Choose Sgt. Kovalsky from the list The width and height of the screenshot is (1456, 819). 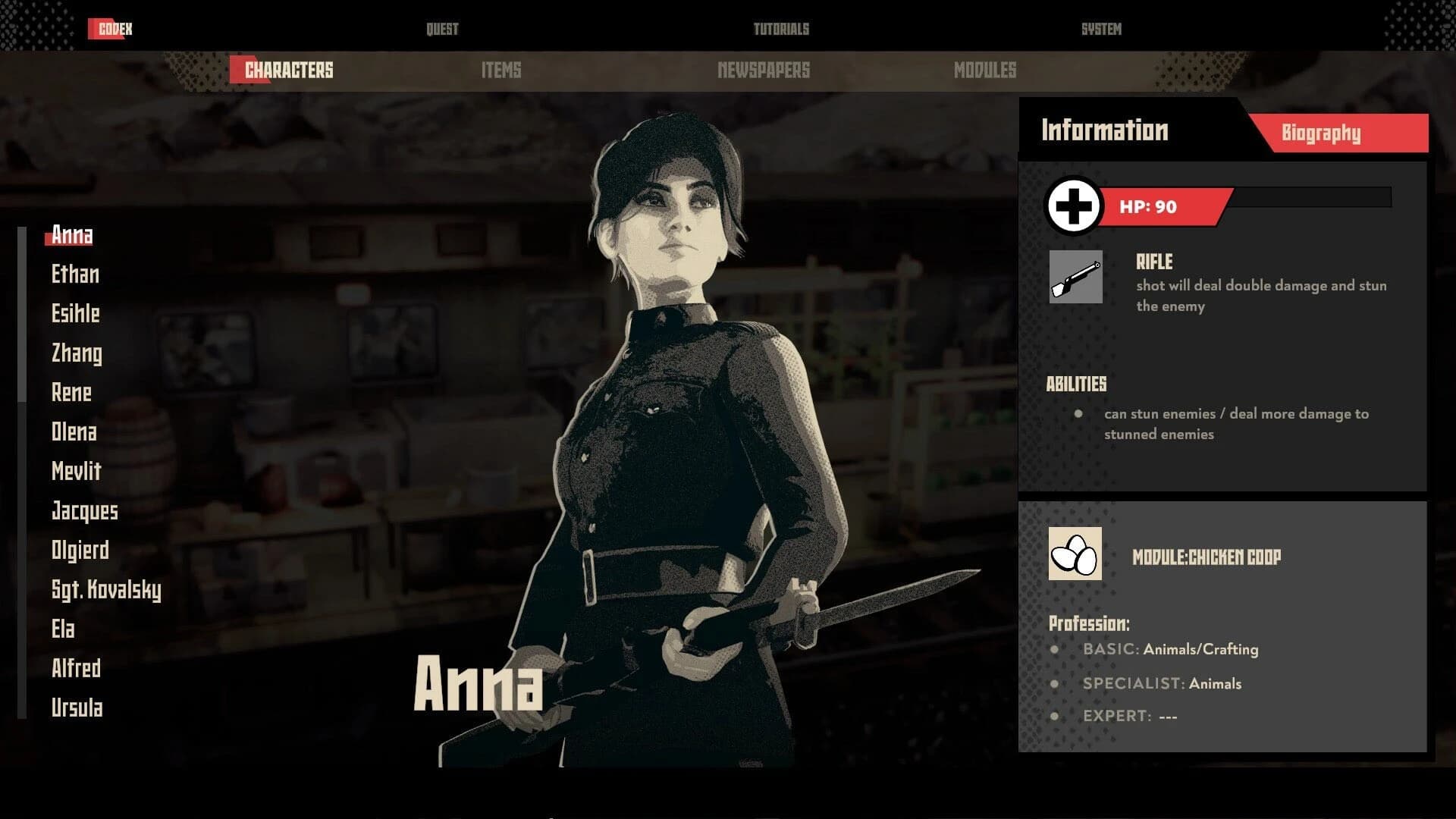coord(106,590)
